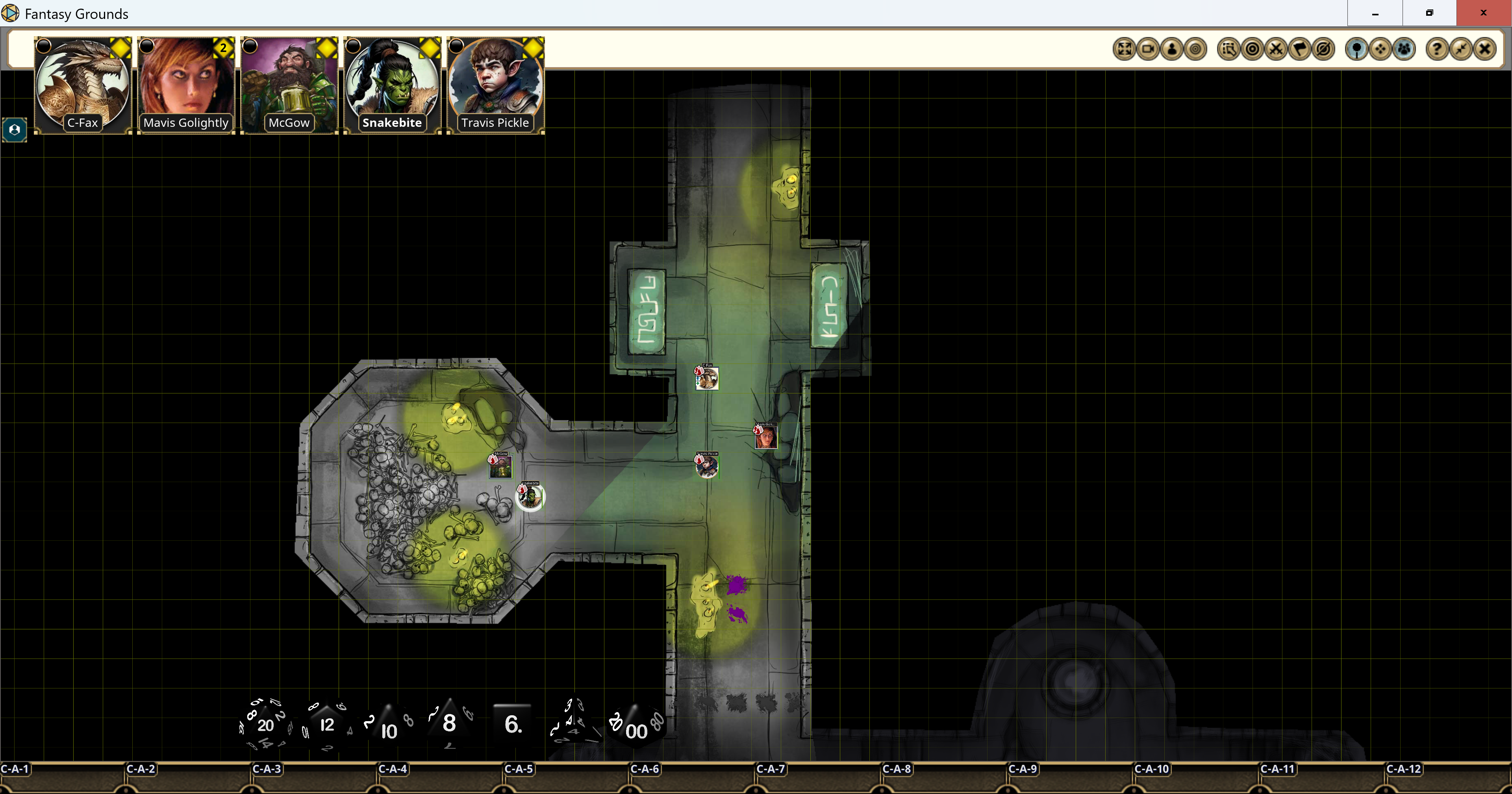Close the map with the toolbar X
The width and height of the screenshot is (1512, 794).
1484,49
